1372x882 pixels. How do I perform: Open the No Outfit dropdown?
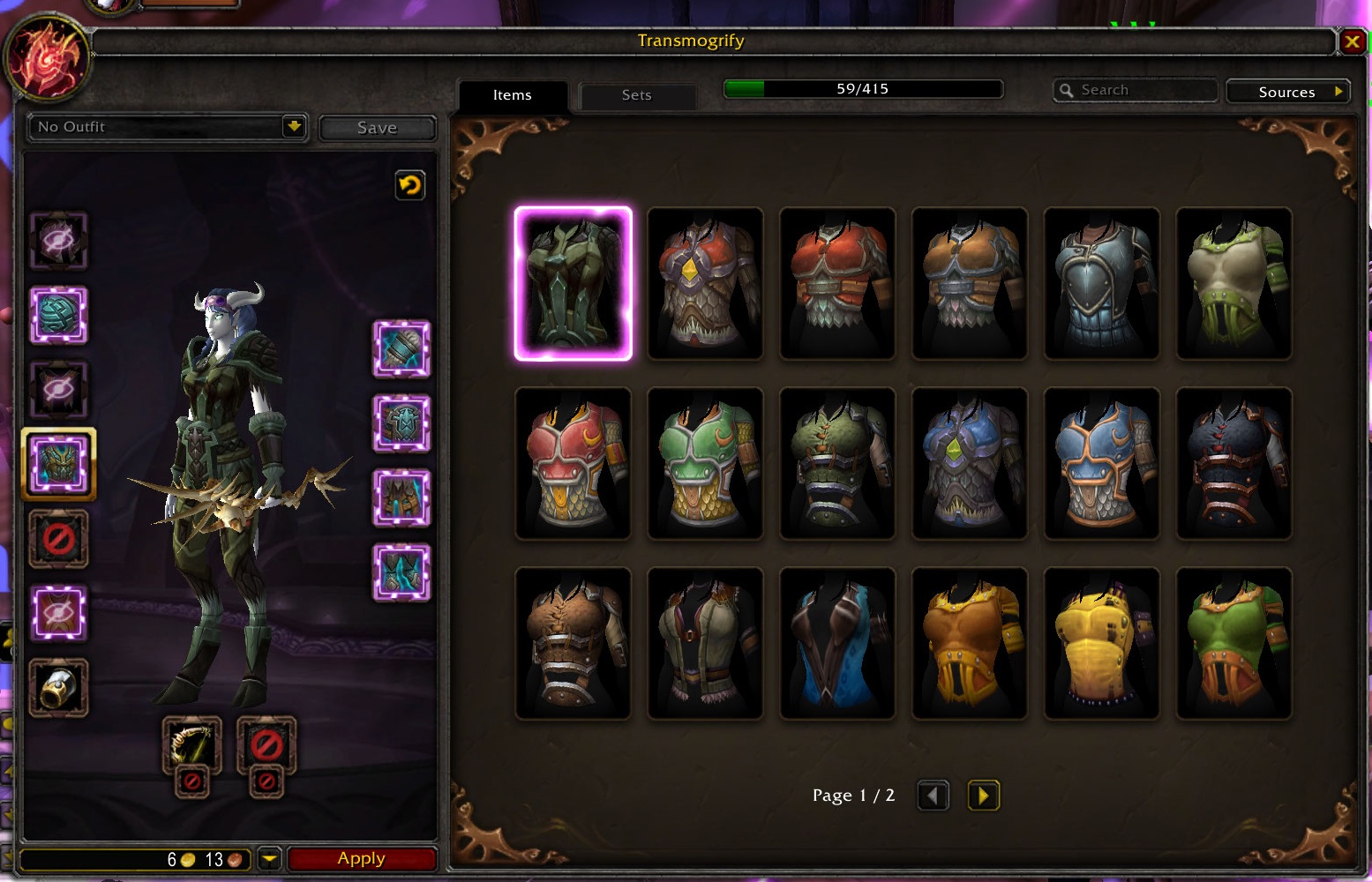tap(294, 127)
